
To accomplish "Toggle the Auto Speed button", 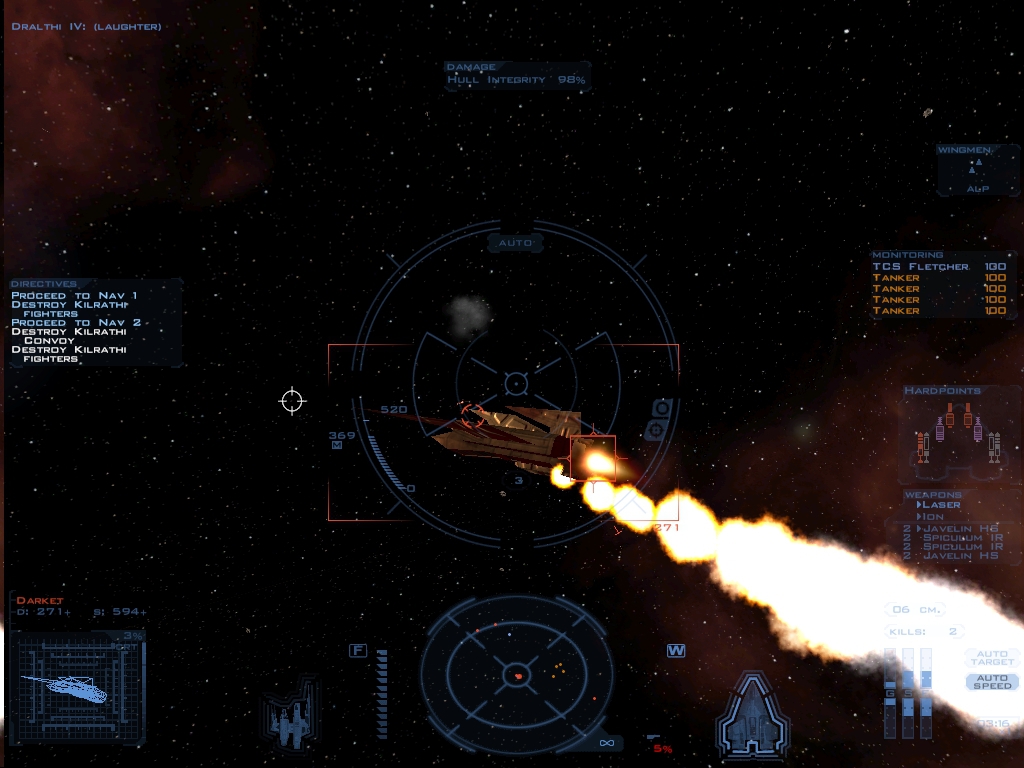I will coord(991,682).
